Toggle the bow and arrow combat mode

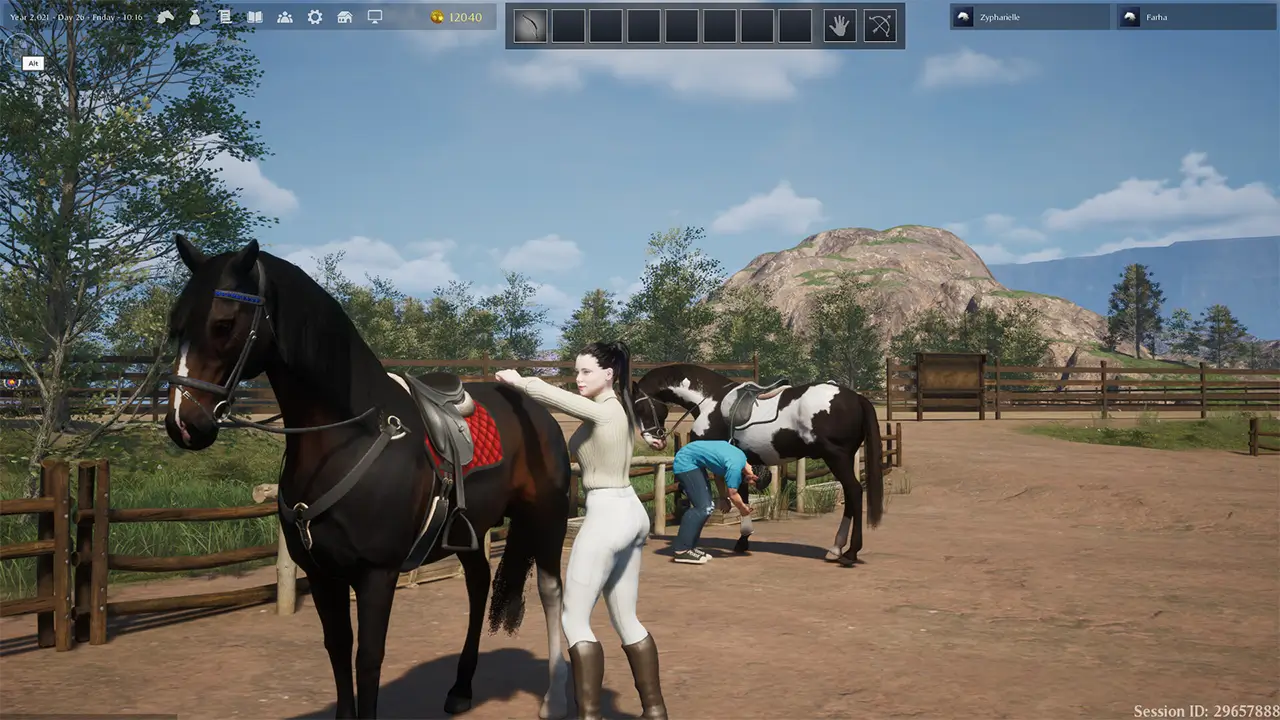click(875, 24)
